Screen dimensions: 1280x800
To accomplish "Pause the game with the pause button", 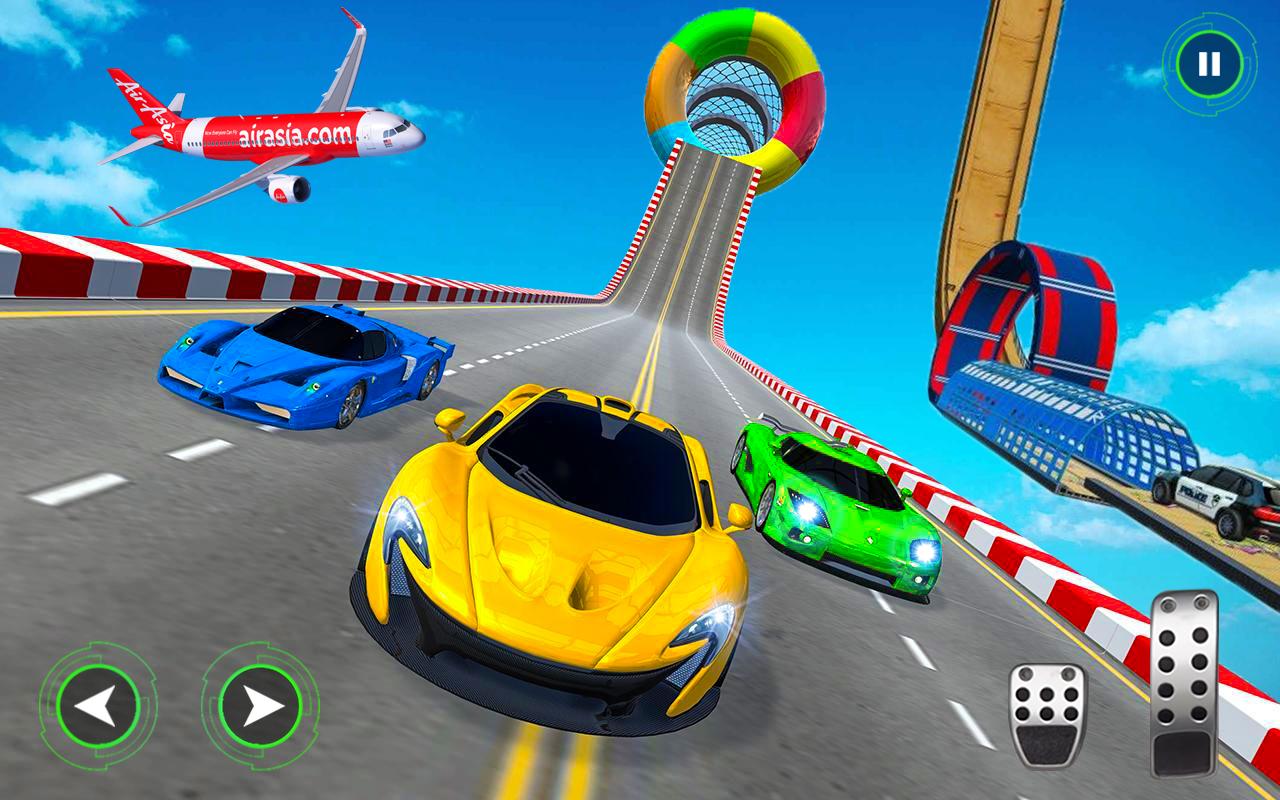I will [1209, 65].
